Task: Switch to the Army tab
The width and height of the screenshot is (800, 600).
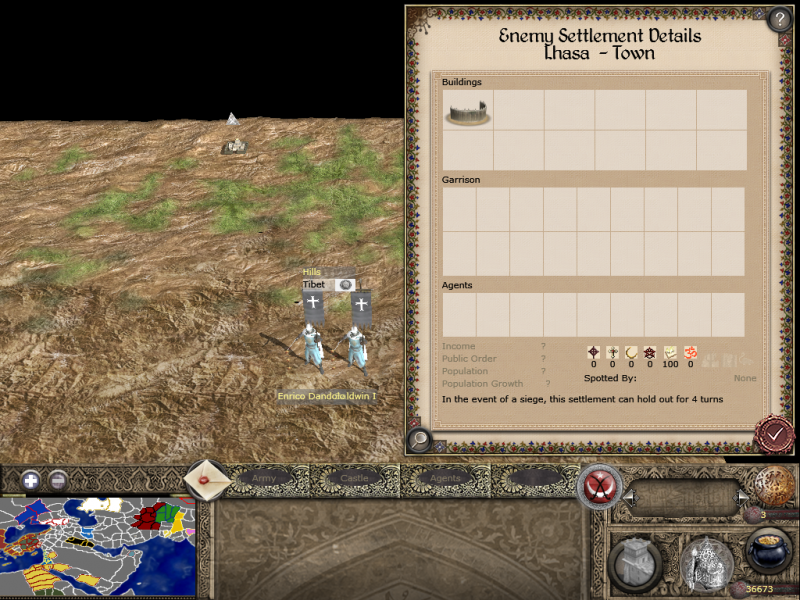Action: click(x=264, y=479)
